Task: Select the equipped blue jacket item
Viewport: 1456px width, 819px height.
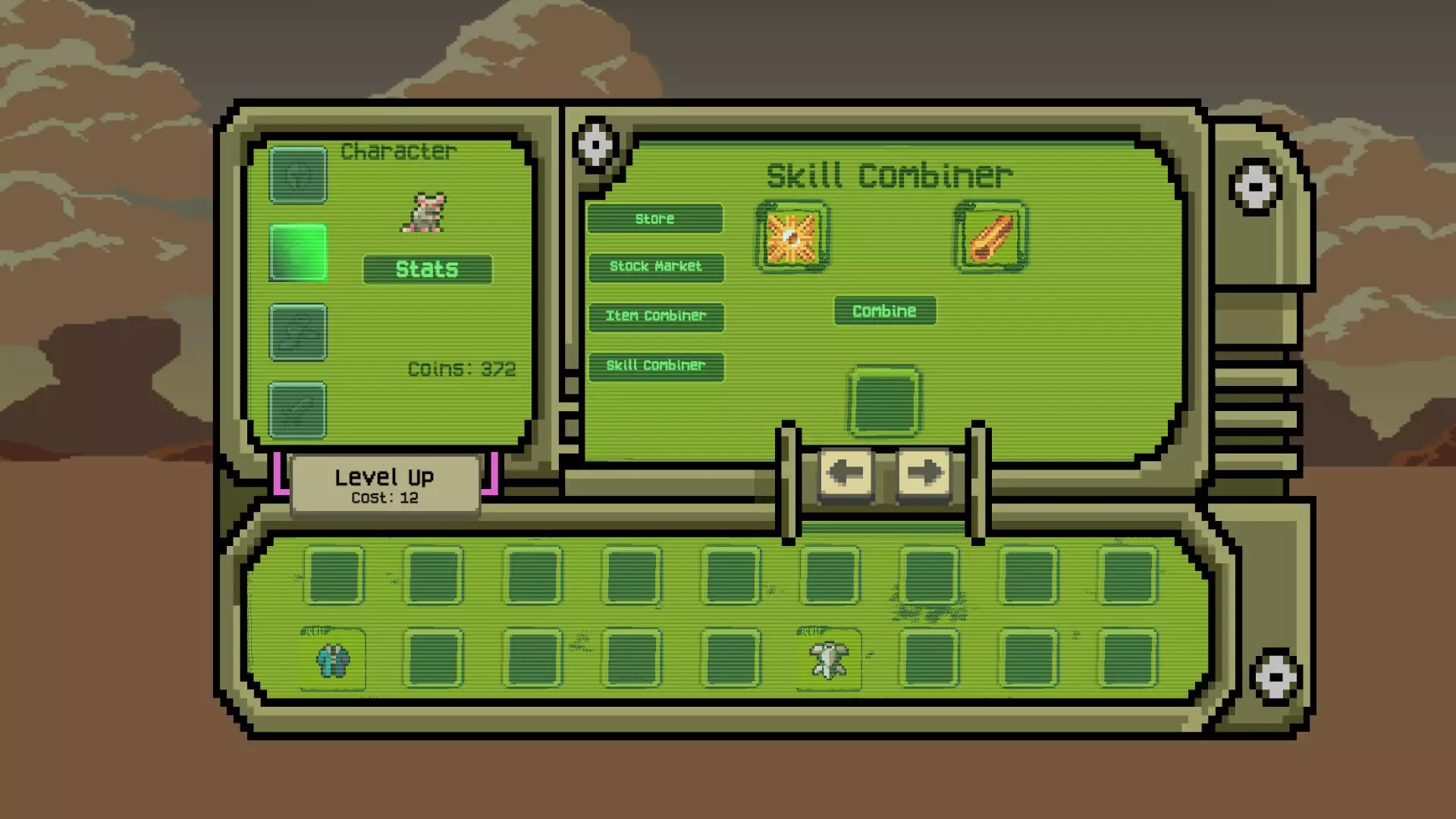Action: [333, 660]
